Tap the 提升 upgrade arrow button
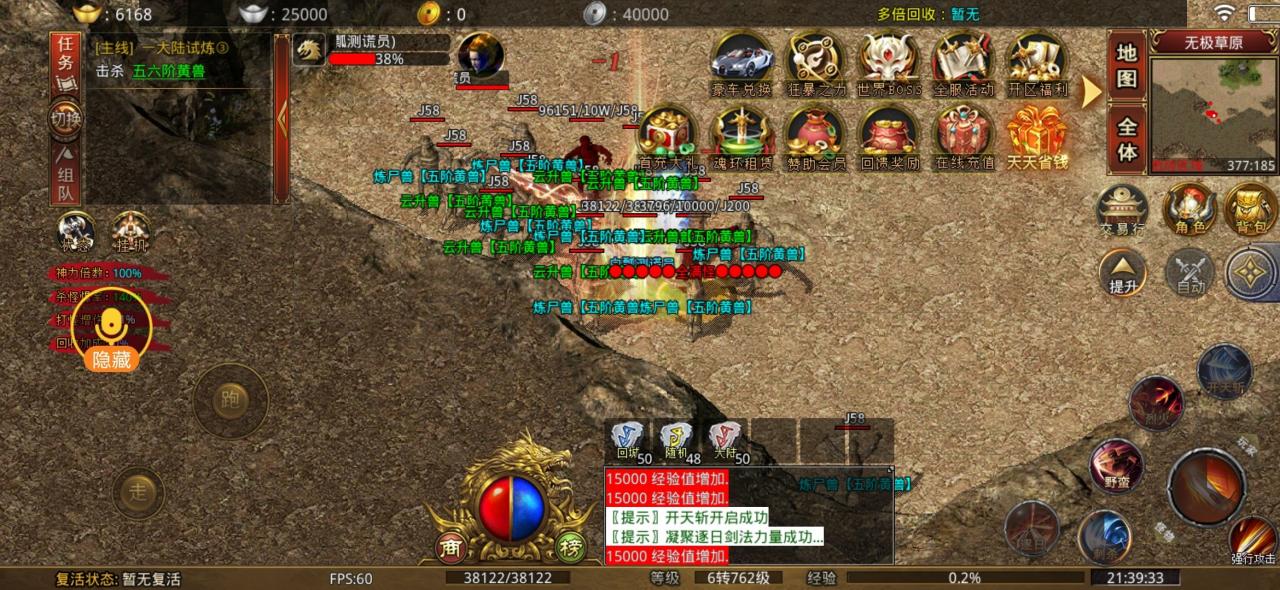Screen dimensions: 1280x590 [1122, 273]
